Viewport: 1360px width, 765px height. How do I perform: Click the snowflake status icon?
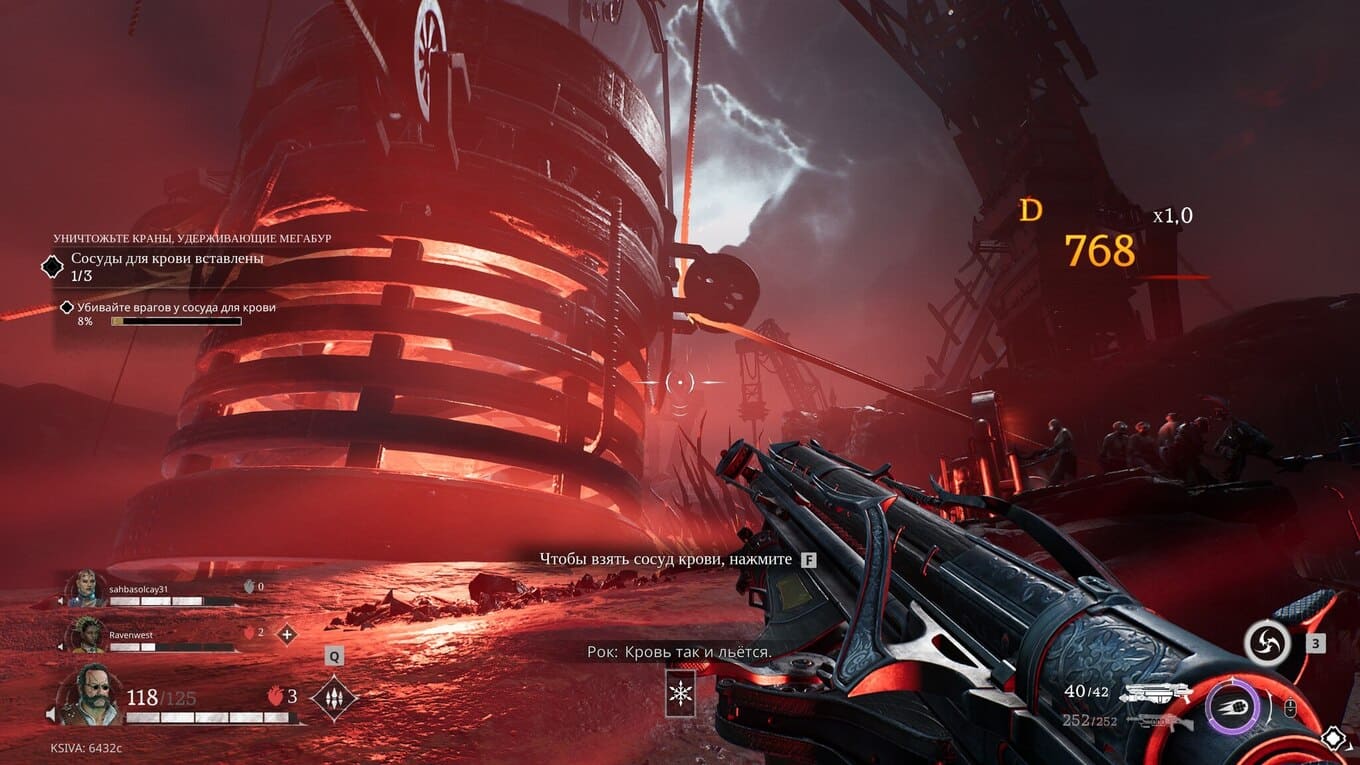(x=680, y=694)
